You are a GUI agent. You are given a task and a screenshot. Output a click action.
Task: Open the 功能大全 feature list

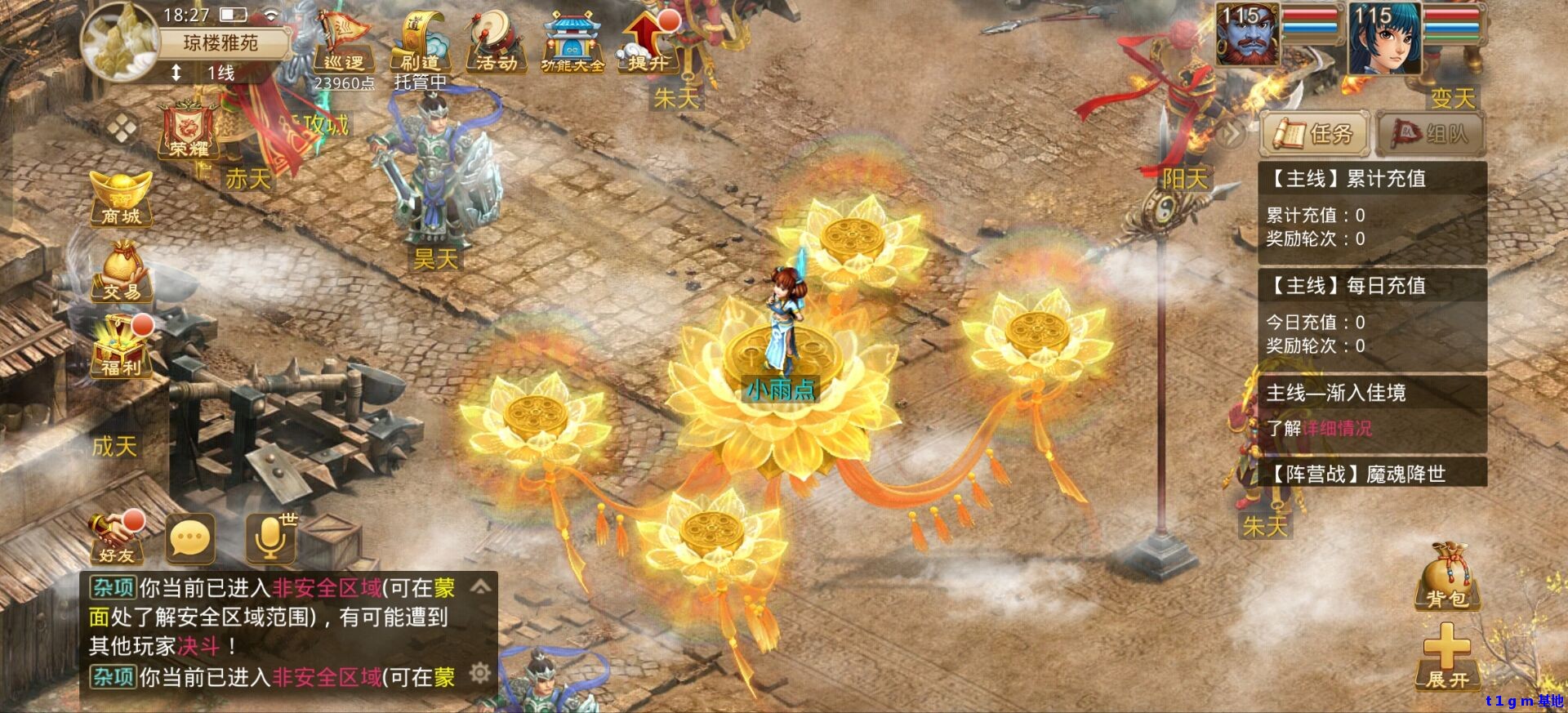pos(572,46)
